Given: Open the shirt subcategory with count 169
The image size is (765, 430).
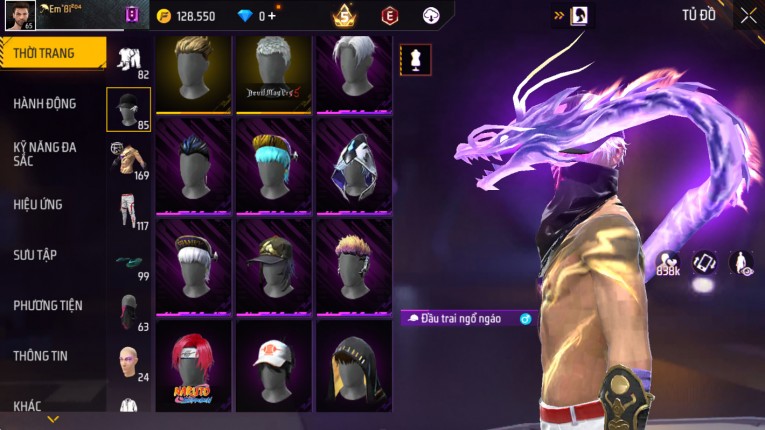Looking at the screenshot, I should (x=128, y=159).
